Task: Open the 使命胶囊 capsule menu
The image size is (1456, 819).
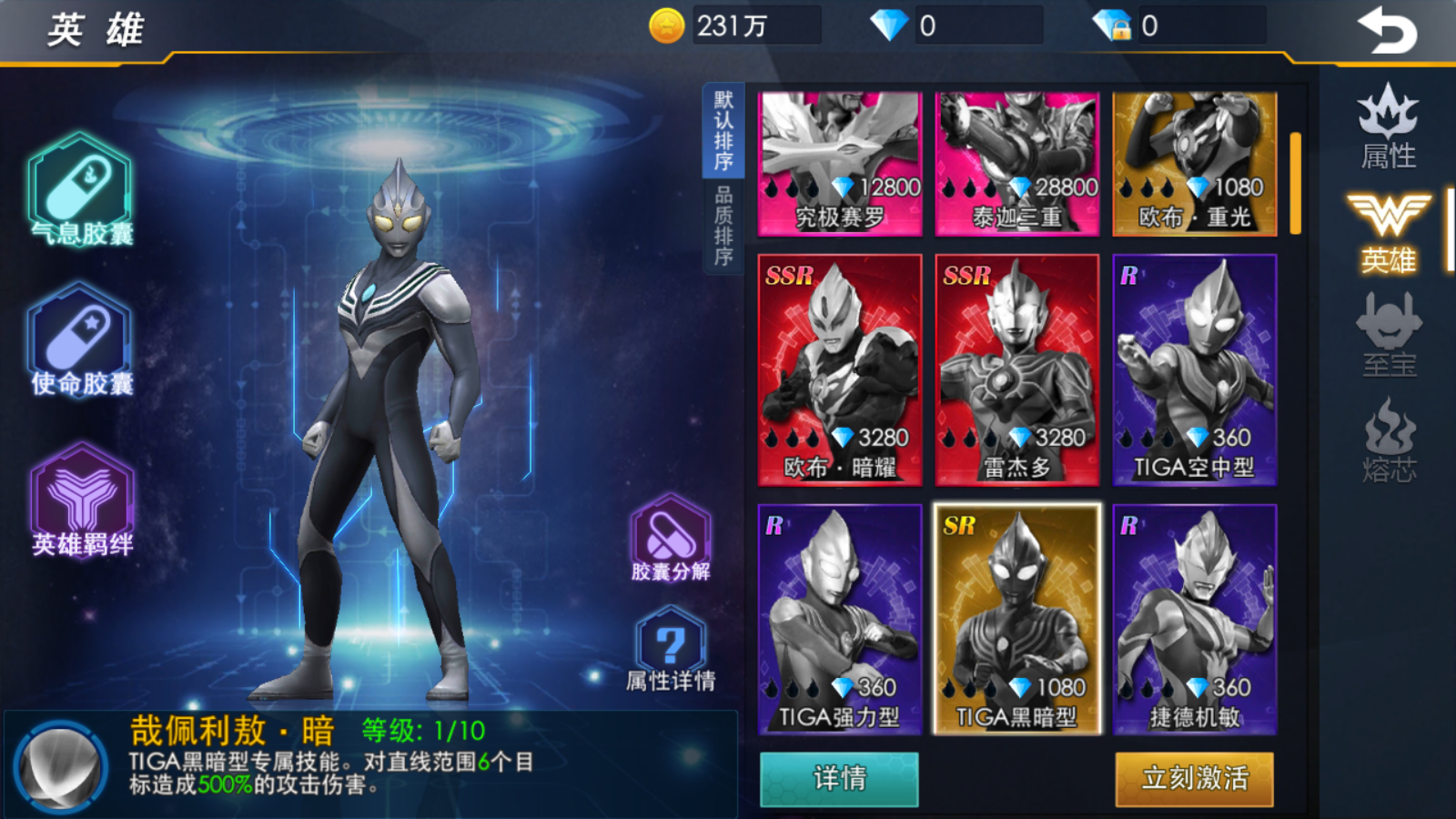Action: pos(81,340)
